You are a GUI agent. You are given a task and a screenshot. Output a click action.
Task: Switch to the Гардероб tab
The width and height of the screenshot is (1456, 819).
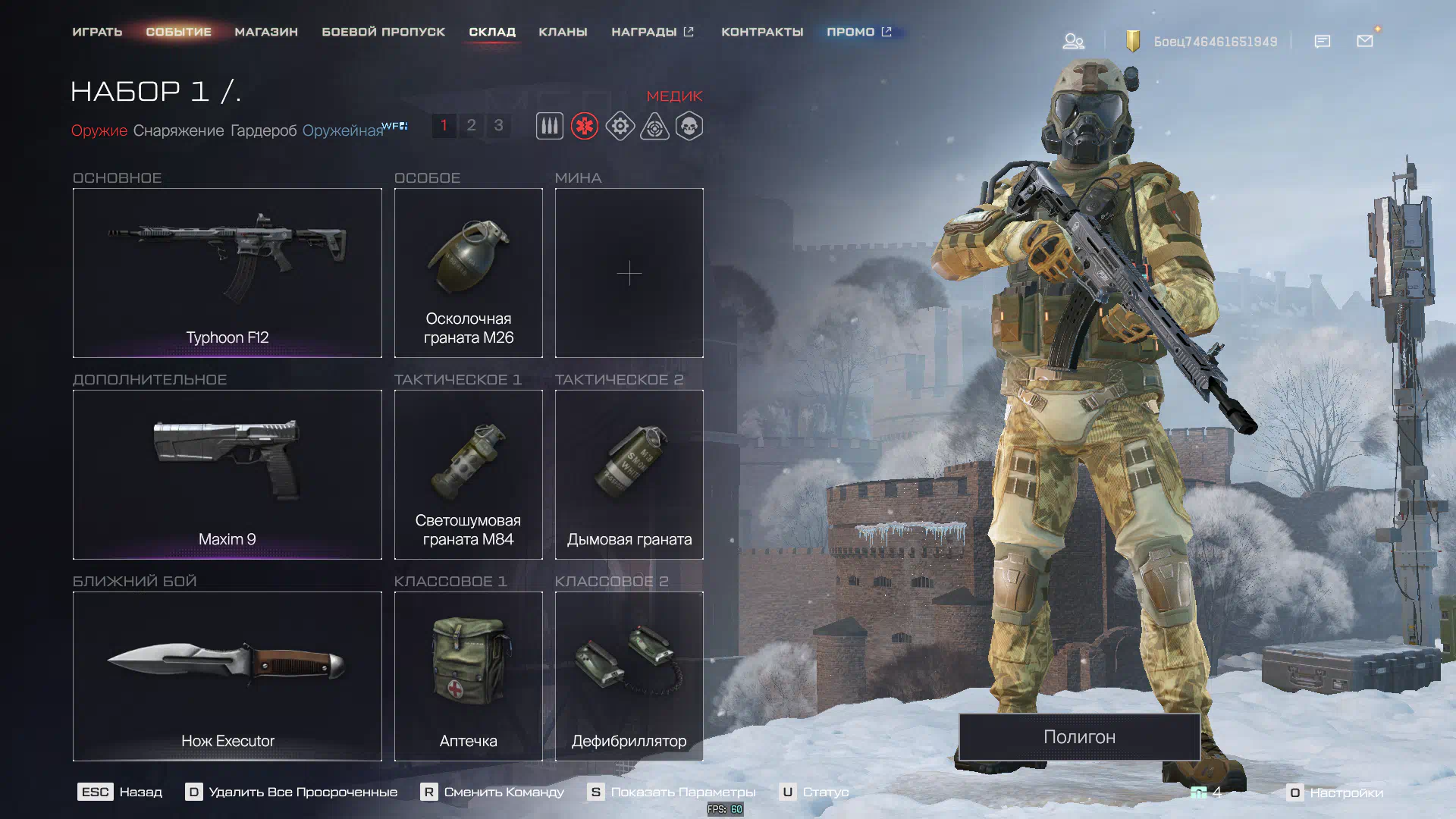(263, 130)
